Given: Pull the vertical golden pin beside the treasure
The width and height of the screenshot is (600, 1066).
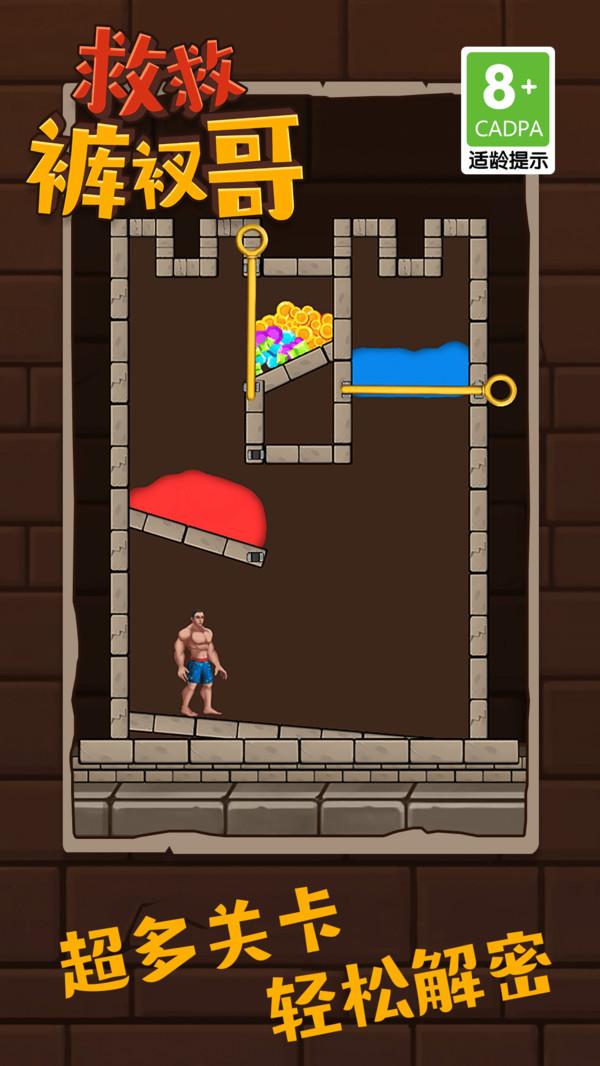Looking at the screenshot, I should tap(252, 242).
